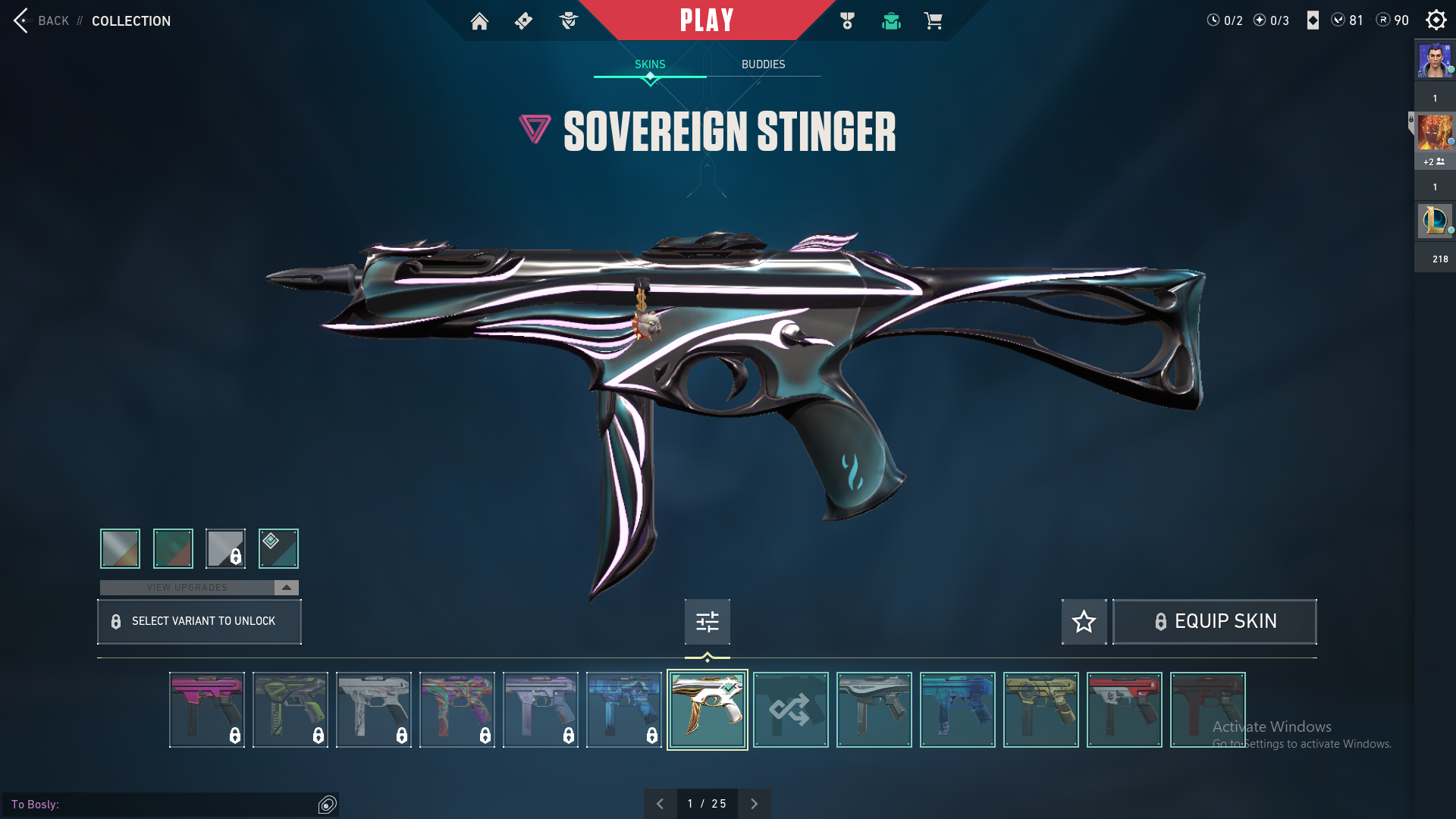Switch to the Skins tab
1456x819 pixels.
pos(650,64)
